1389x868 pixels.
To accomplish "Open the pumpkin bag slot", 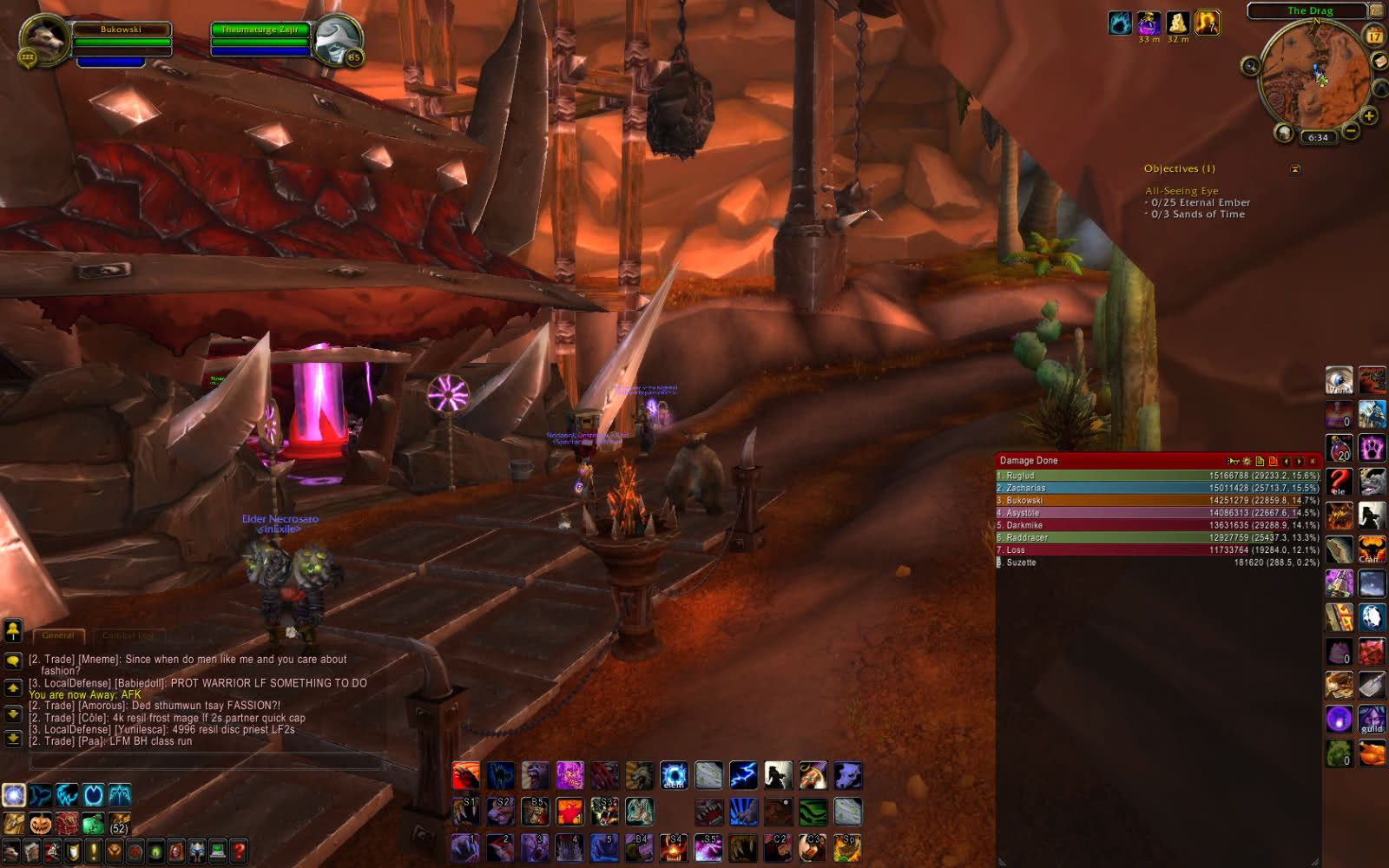I will (40, 824).
